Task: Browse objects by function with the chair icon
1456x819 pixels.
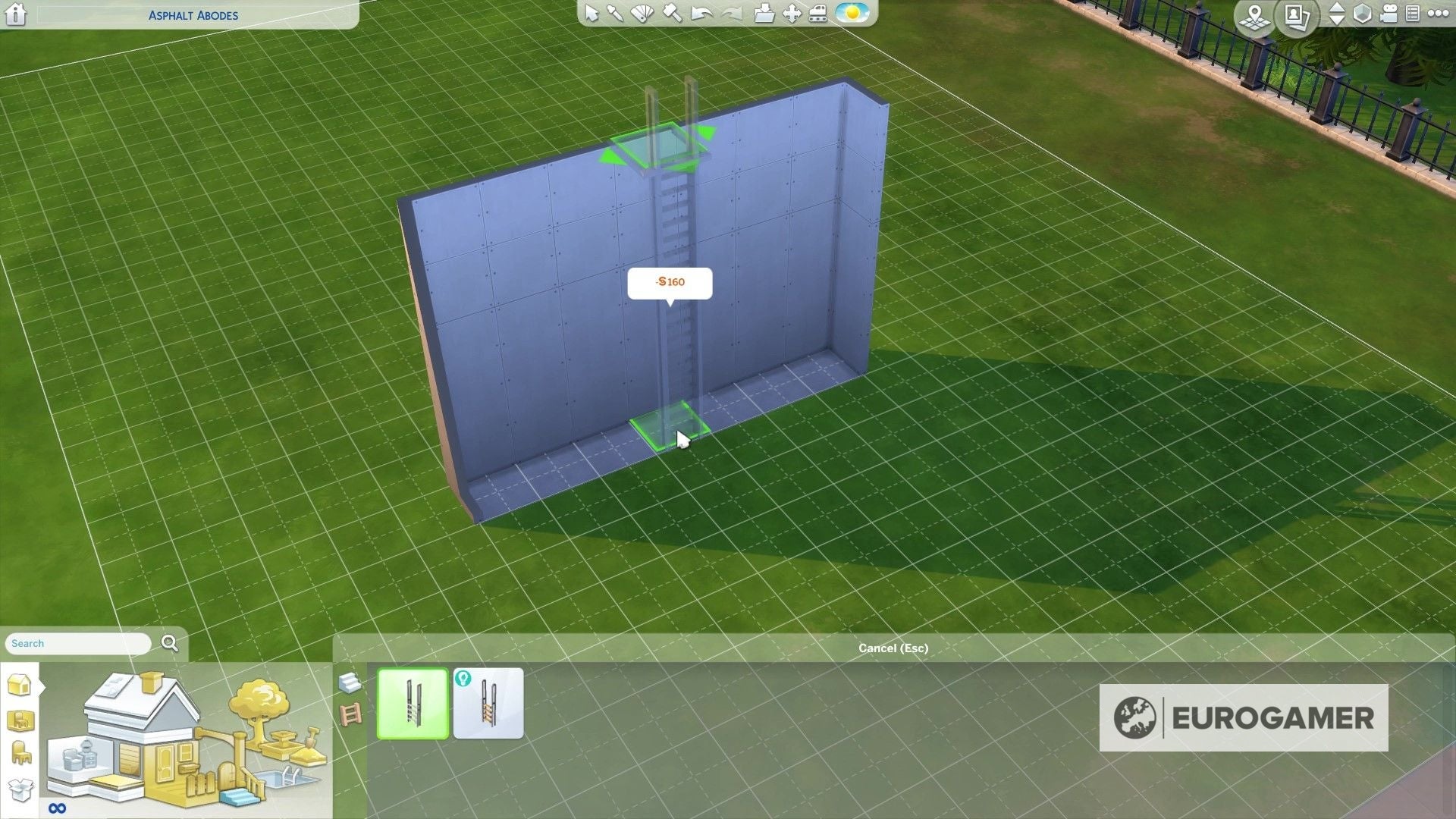Action: 20,752
